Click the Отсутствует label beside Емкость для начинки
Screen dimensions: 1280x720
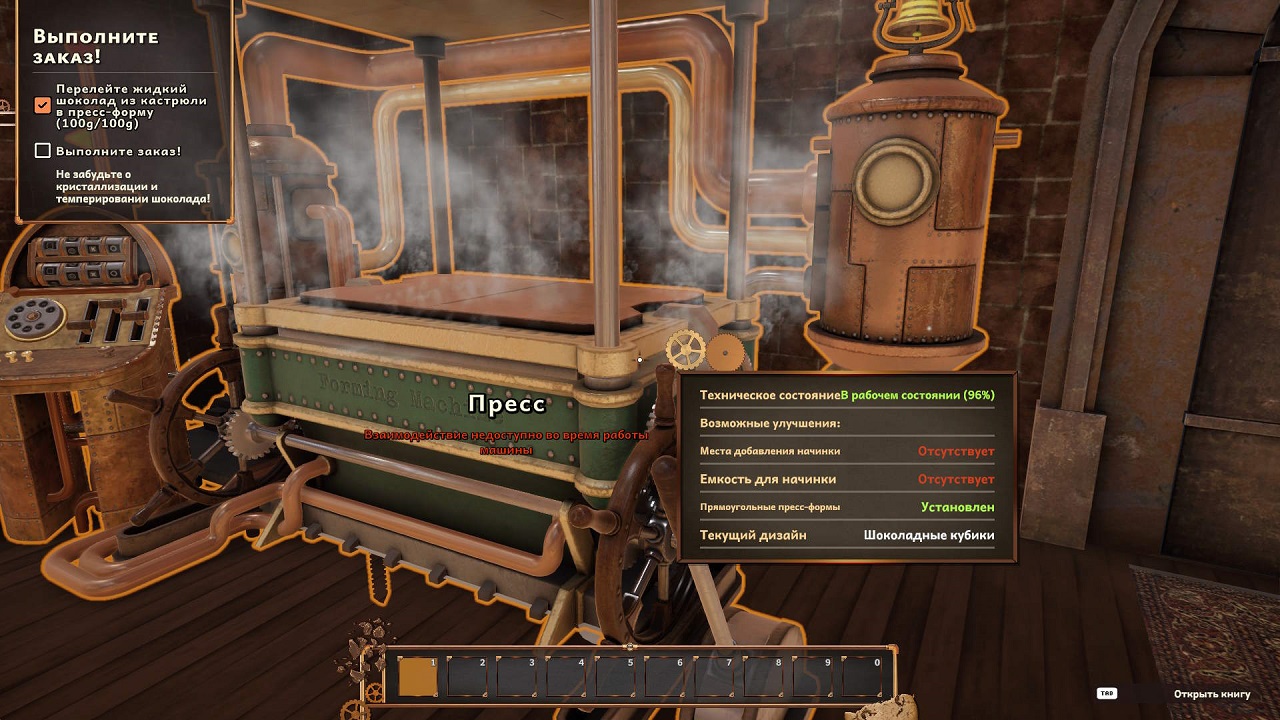956,480
